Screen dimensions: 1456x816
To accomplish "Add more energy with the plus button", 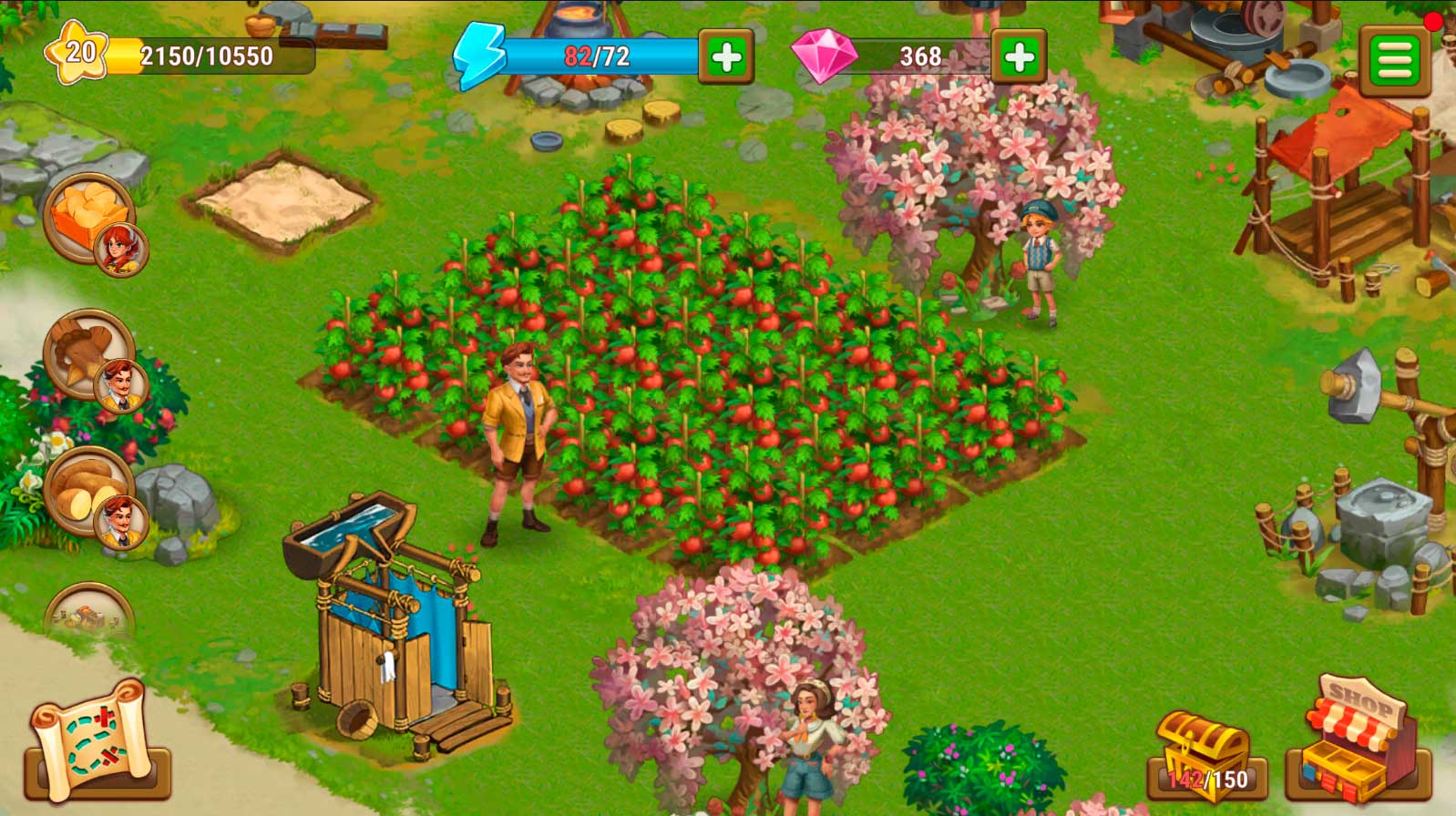I will 725,57.
